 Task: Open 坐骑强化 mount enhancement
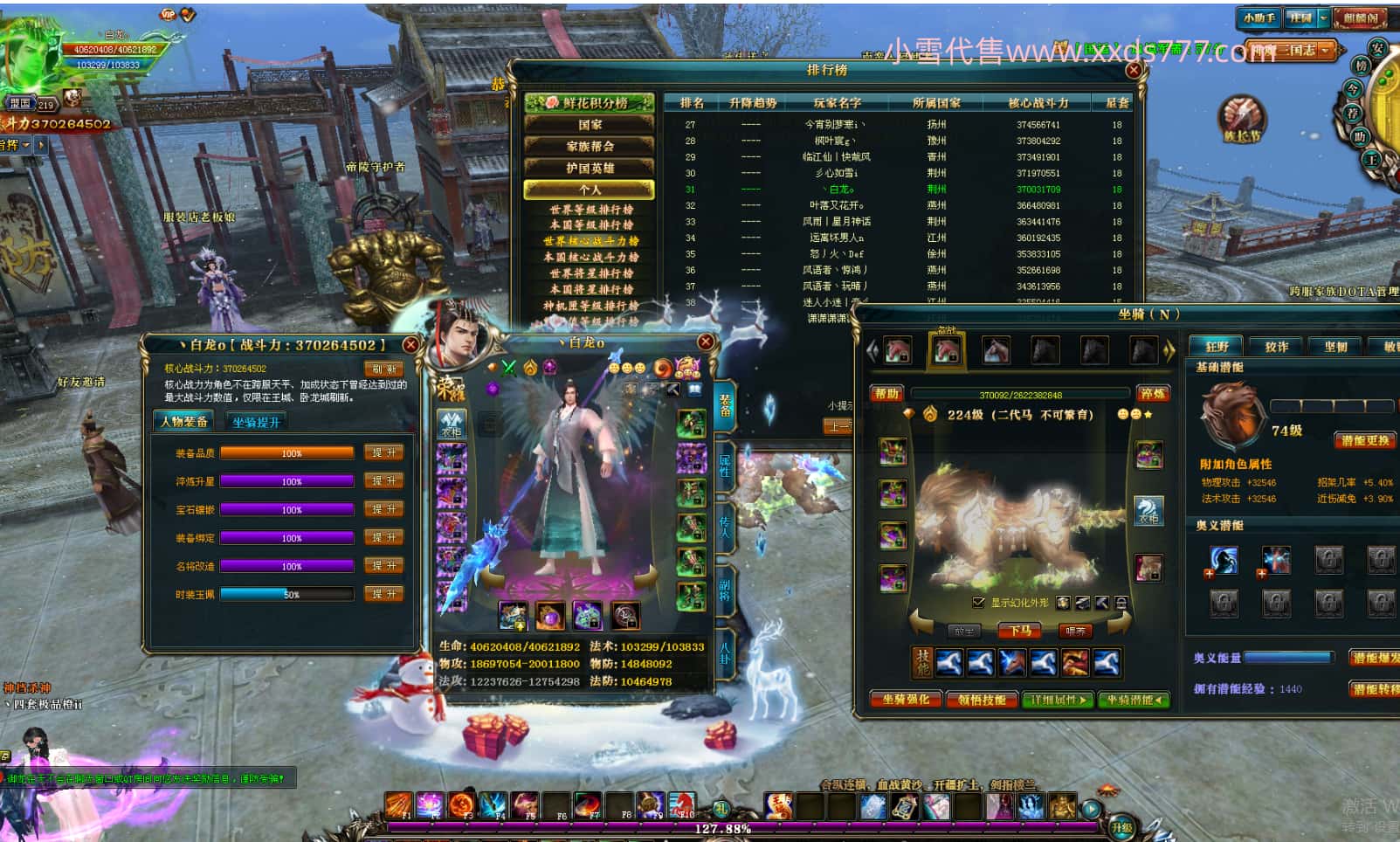click(906, 700)
